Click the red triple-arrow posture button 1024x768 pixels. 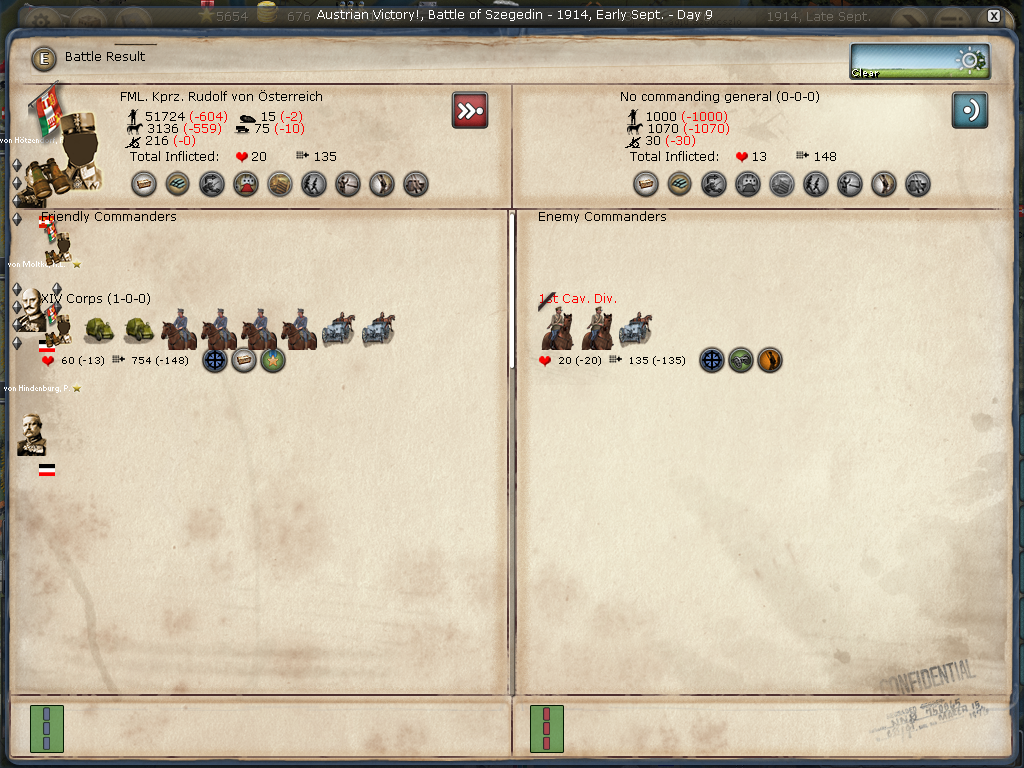469,110
